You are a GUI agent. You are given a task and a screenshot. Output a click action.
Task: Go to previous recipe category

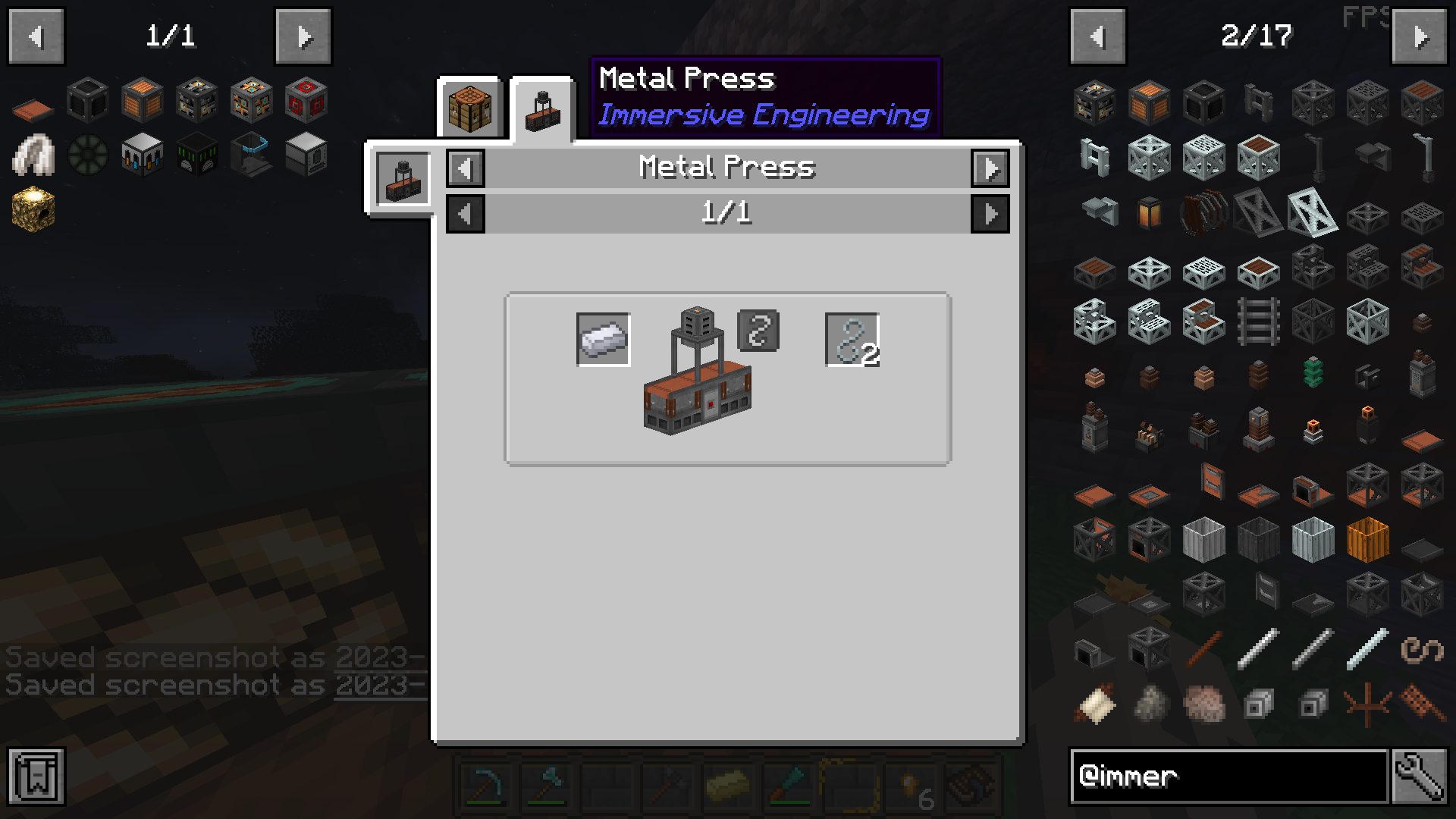pyautogui.click(x=466, y=168)
